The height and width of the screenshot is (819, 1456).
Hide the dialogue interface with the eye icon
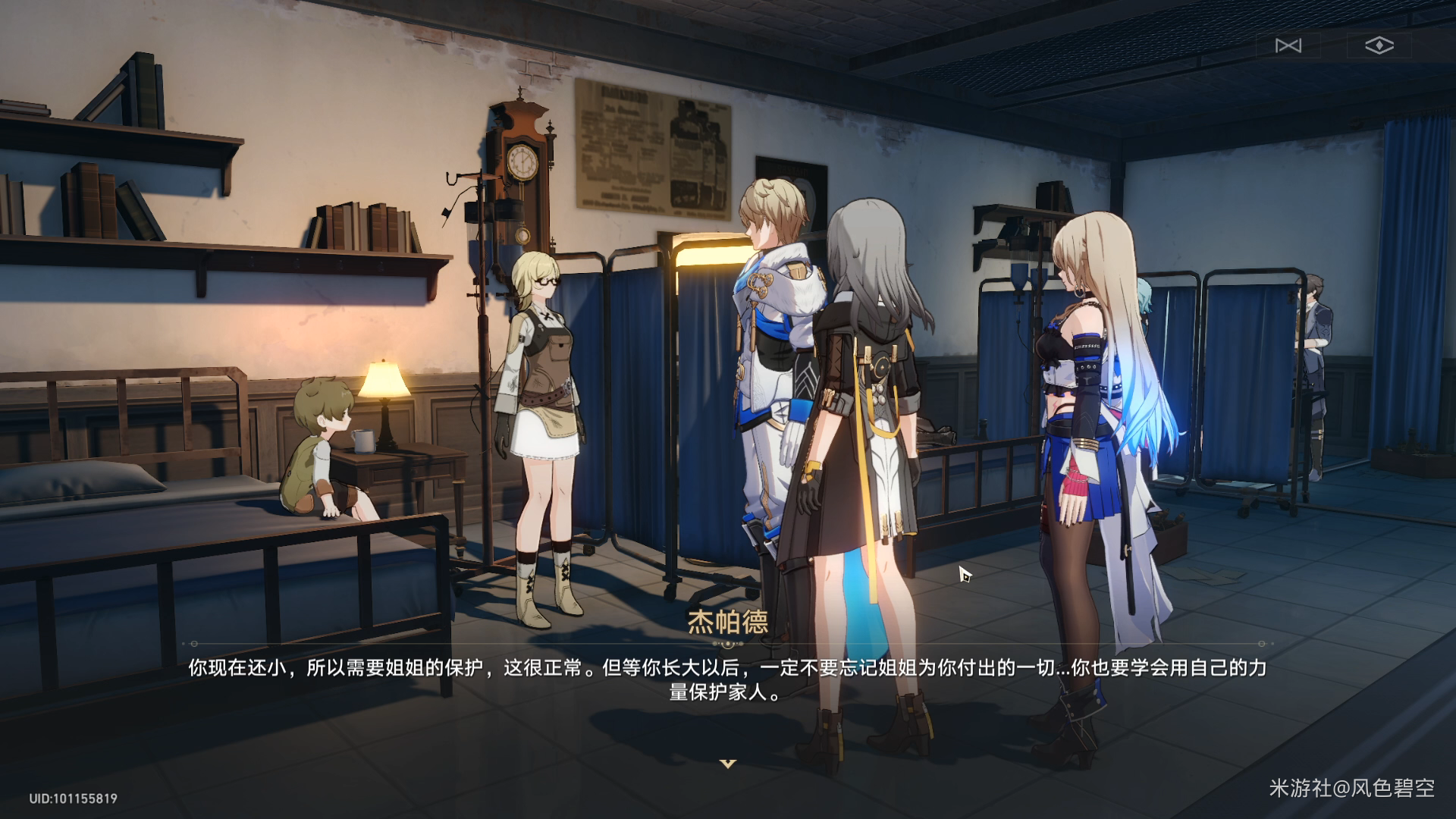pyautogui.click(x=1379, y=45)
